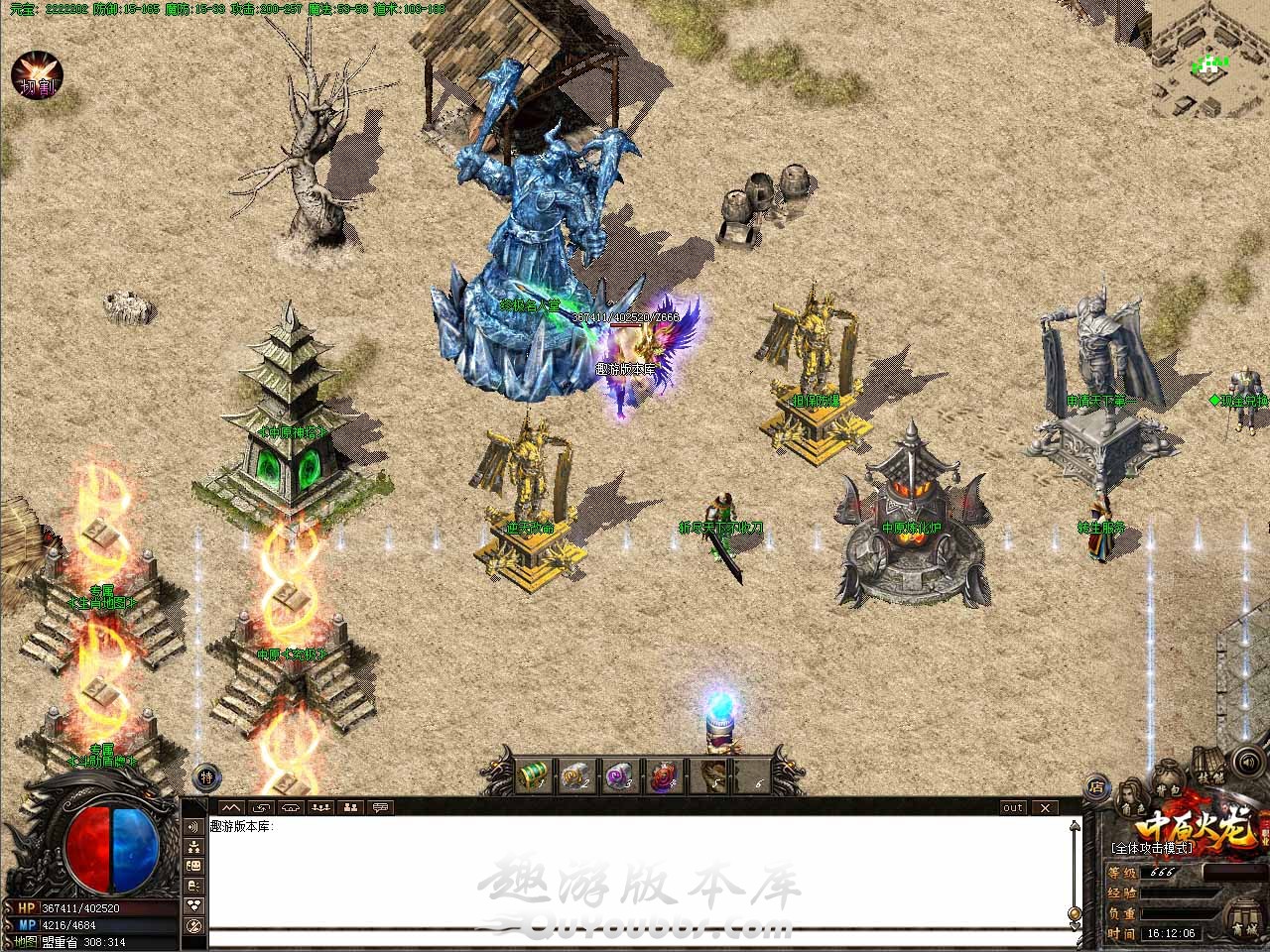Close the chat window with X
1270x952 pixels.
coord(1044,807)
